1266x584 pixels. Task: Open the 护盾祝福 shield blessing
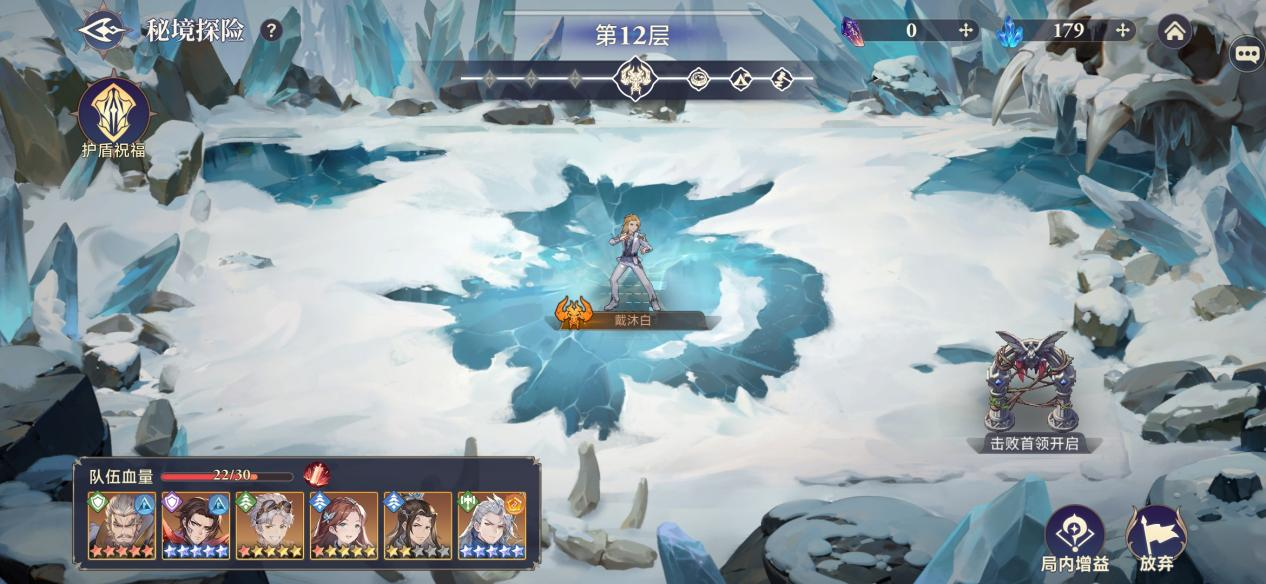point(114,112)
